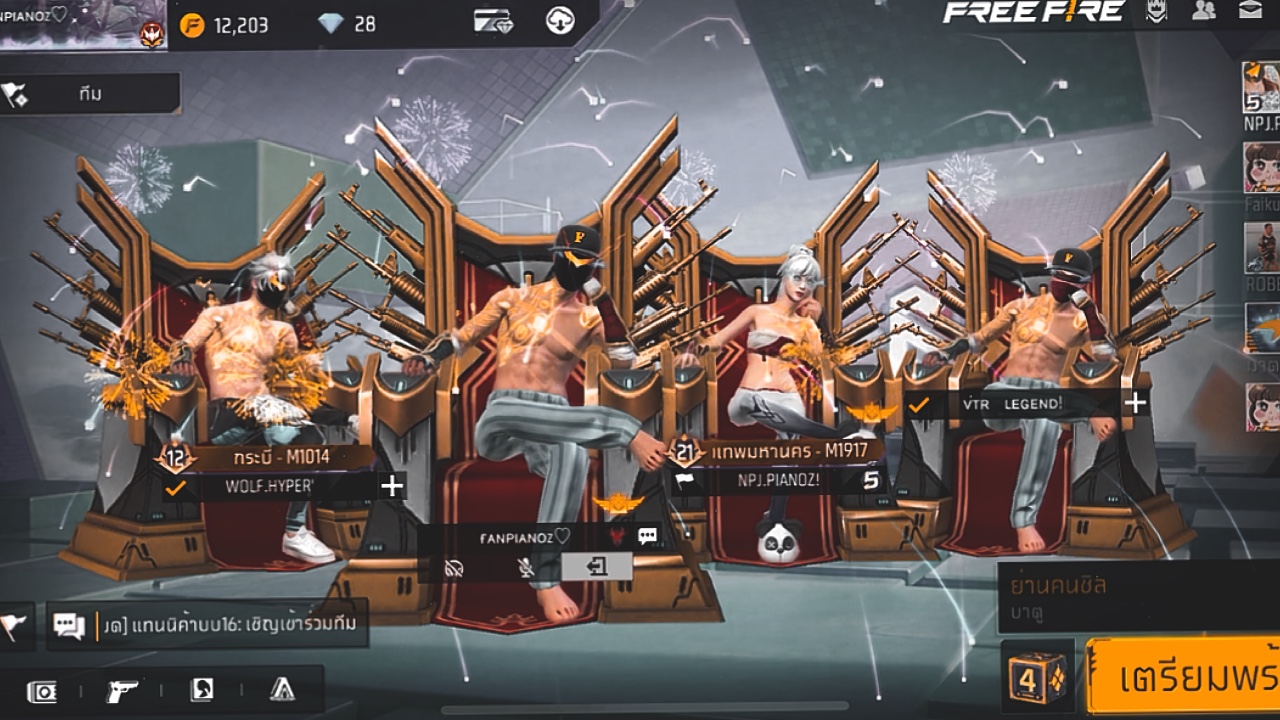Open the mail envelope icon in top bar
The height and width of the screenshot is (720, 1280).
pyautogui.click(x=1249, y=11)
